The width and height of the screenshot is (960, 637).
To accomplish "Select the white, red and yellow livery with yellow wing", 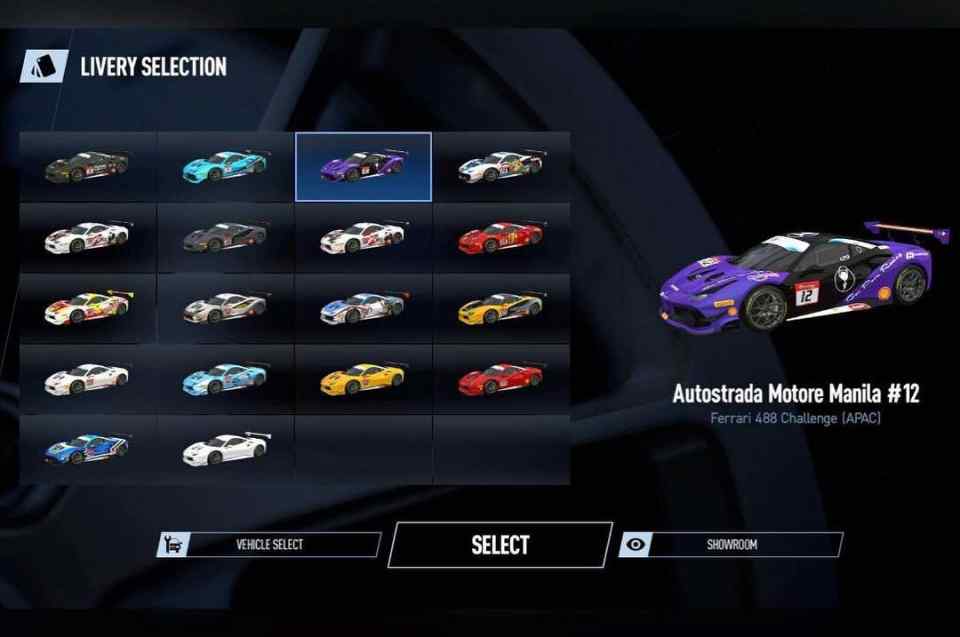I will pyautogui.click(x=87, y=308).
